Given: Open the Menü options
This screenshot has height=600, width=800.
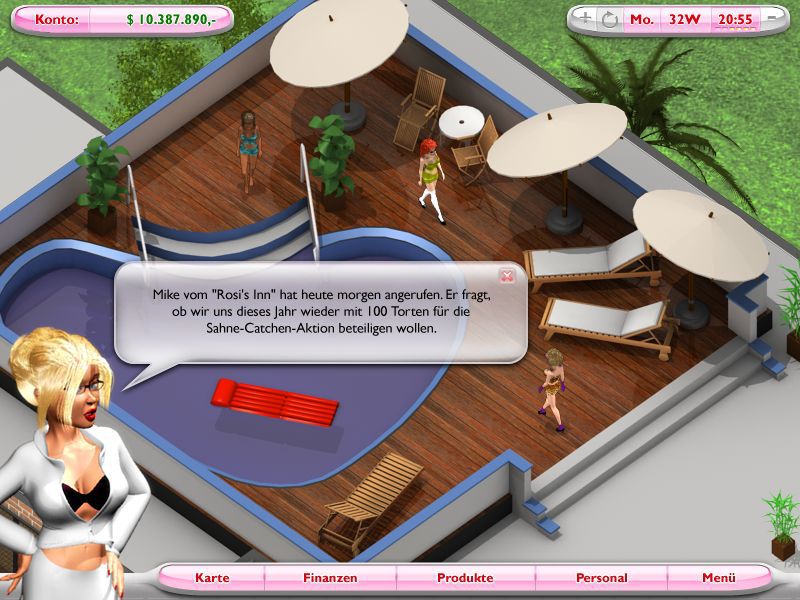Looking at the screenshot, I should pos(718,578).
